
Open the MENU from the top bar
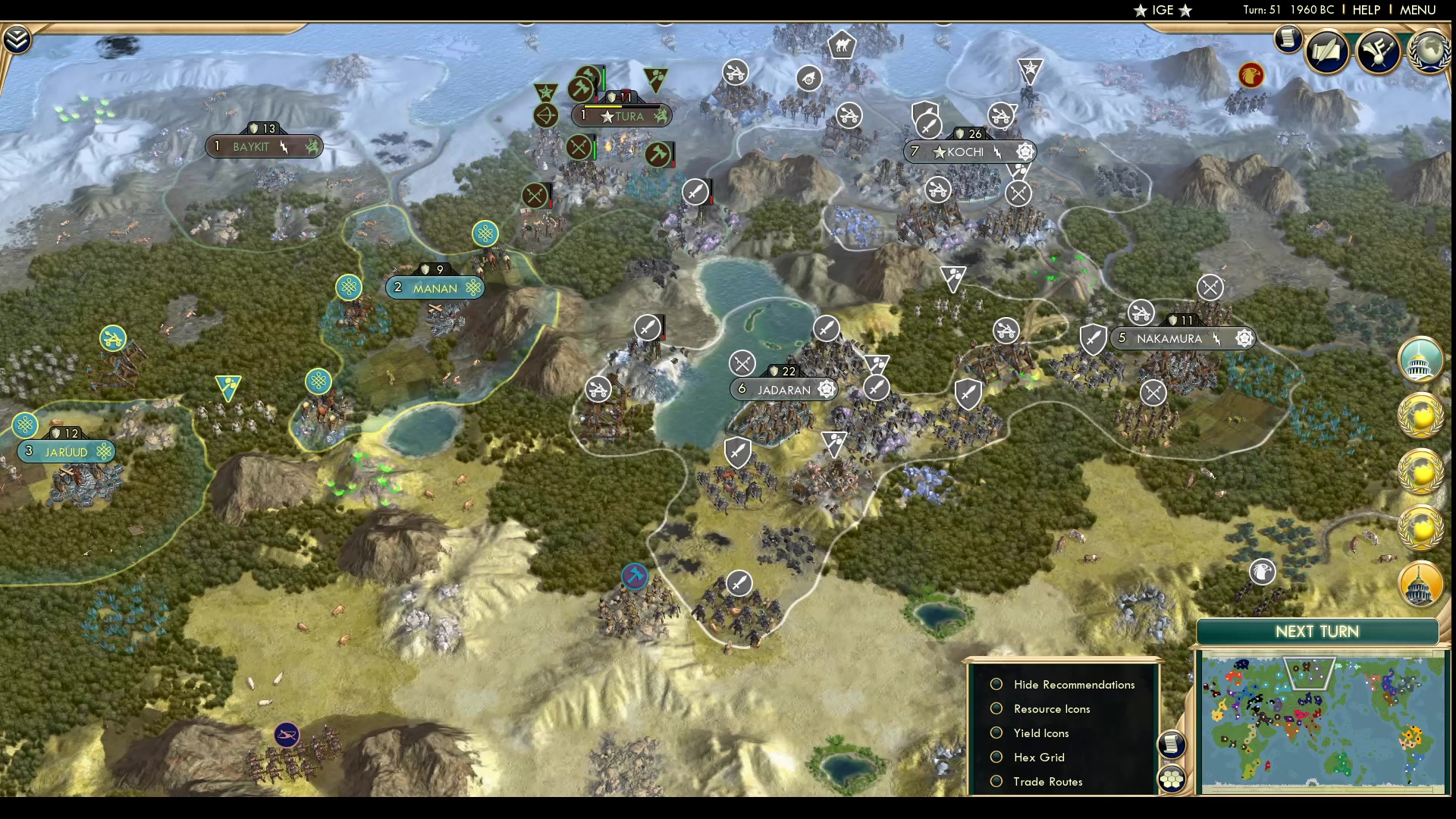(x=1417, y=10)
